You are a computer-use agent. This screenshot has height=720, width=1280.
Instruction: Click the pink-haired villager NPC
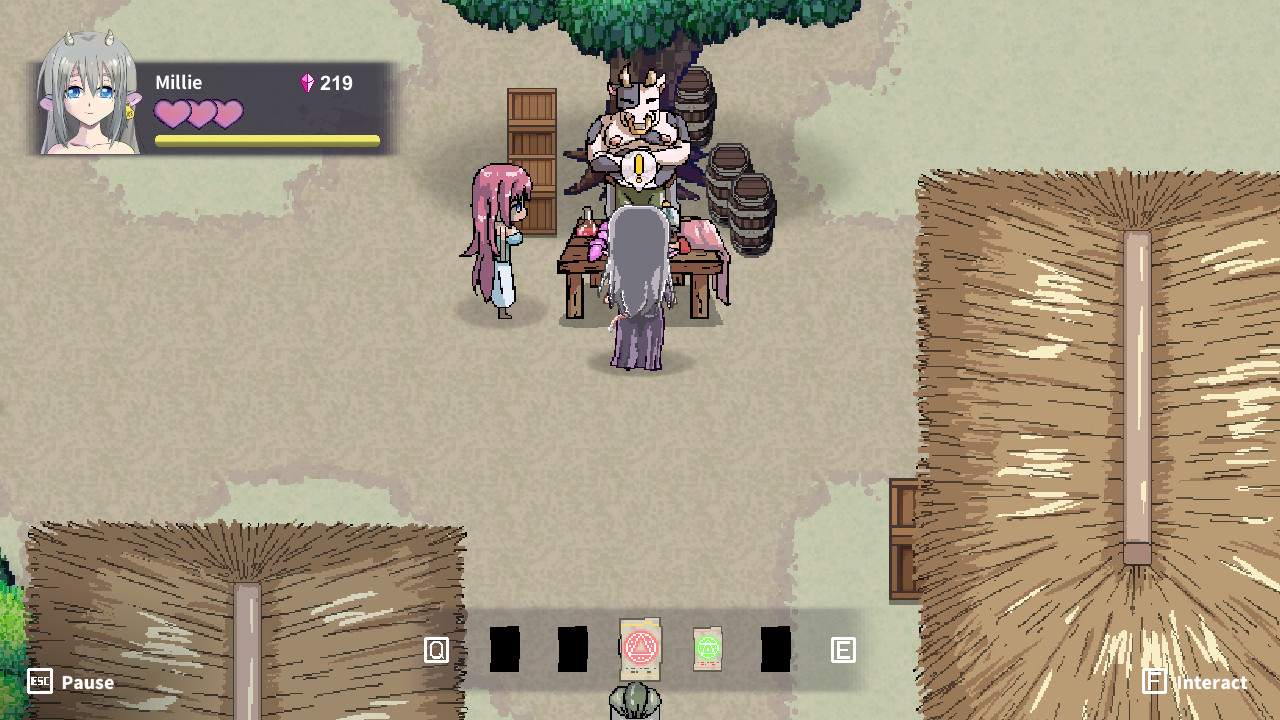[500, 230]
